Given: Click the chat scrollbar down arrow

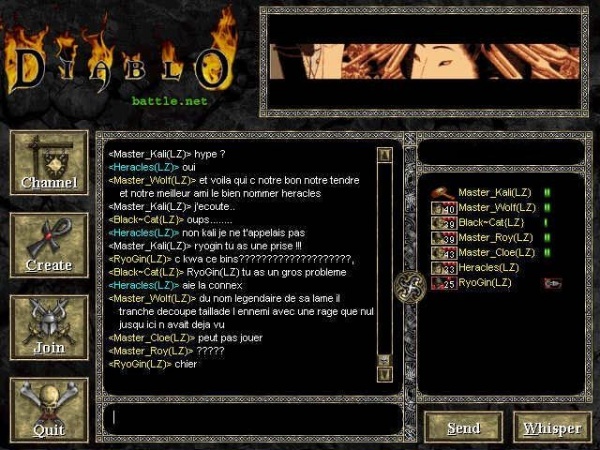Looking at the screenshot, I should pyautogui.click(x=384, y=373).
